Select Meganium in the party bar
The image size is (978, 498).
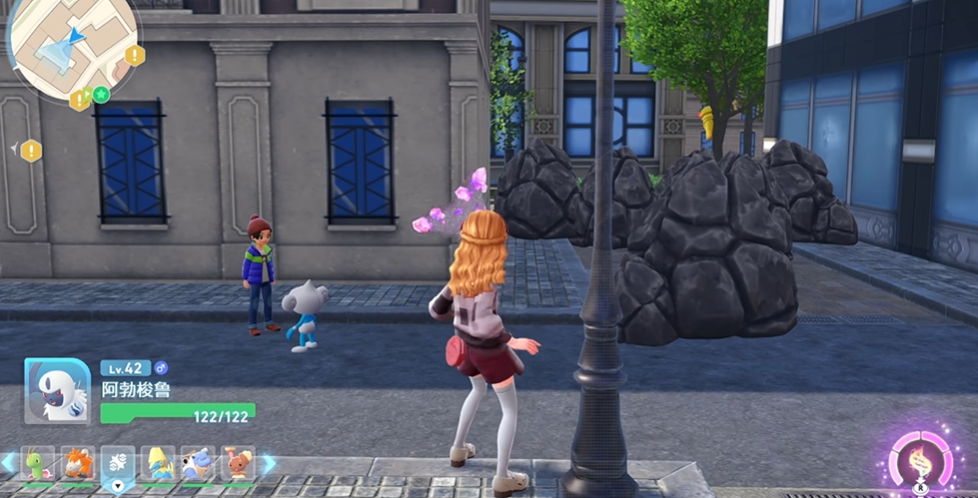38,464
